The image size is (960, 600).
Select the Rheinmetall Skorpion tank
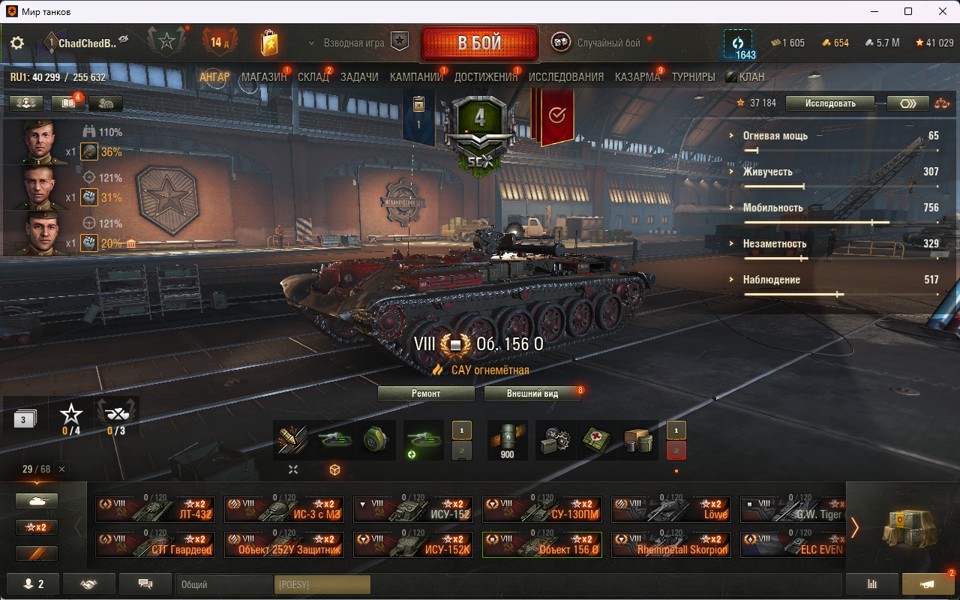(672, 544)
